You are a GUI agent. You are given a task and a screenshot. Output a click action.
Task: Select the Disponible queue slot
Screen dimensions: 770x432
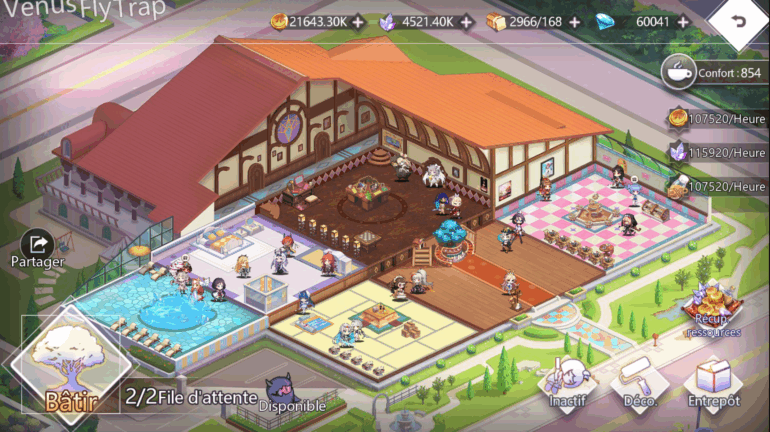(292, 393)
